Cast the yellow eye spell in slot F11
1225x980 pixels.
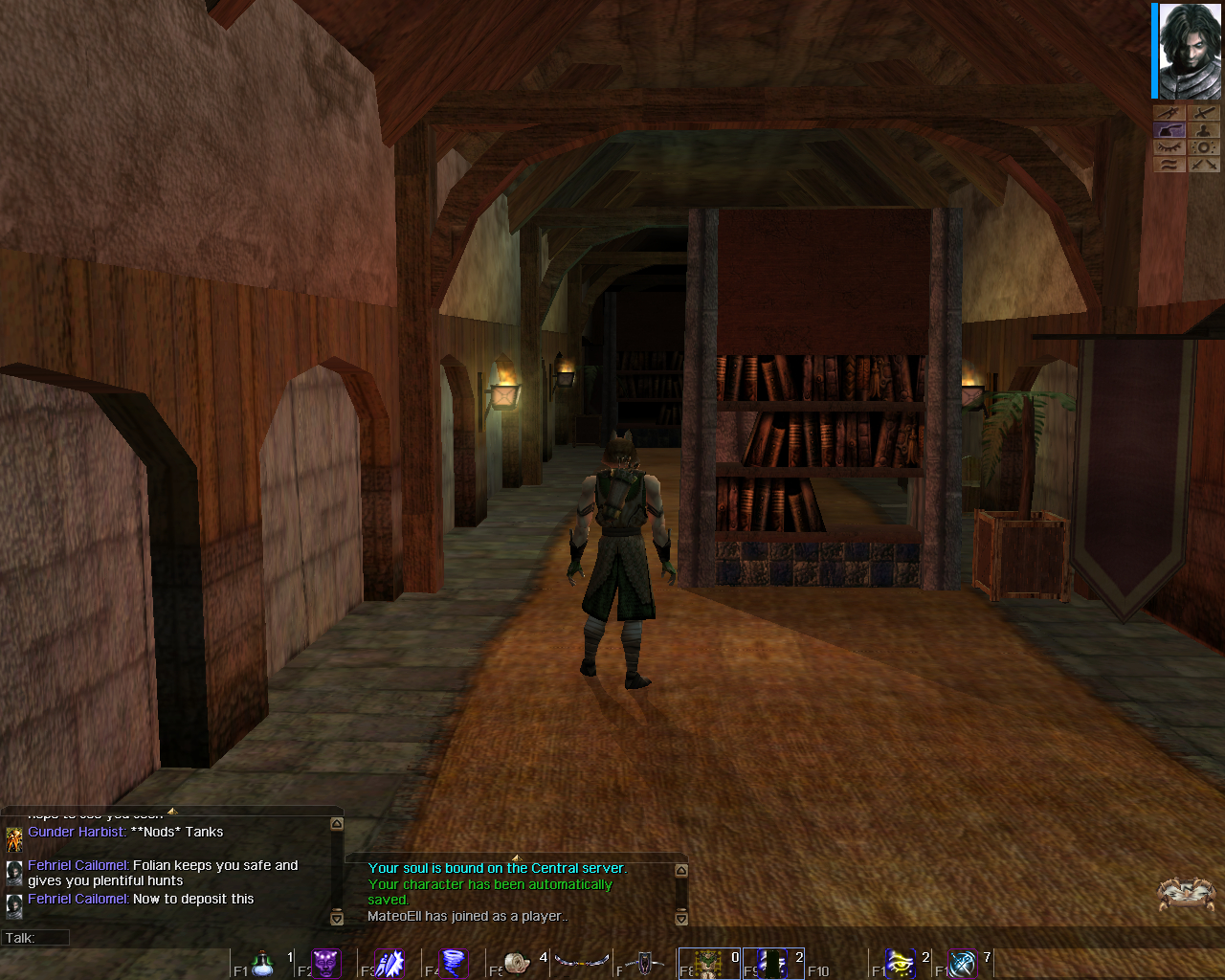[x=900, y=962]
